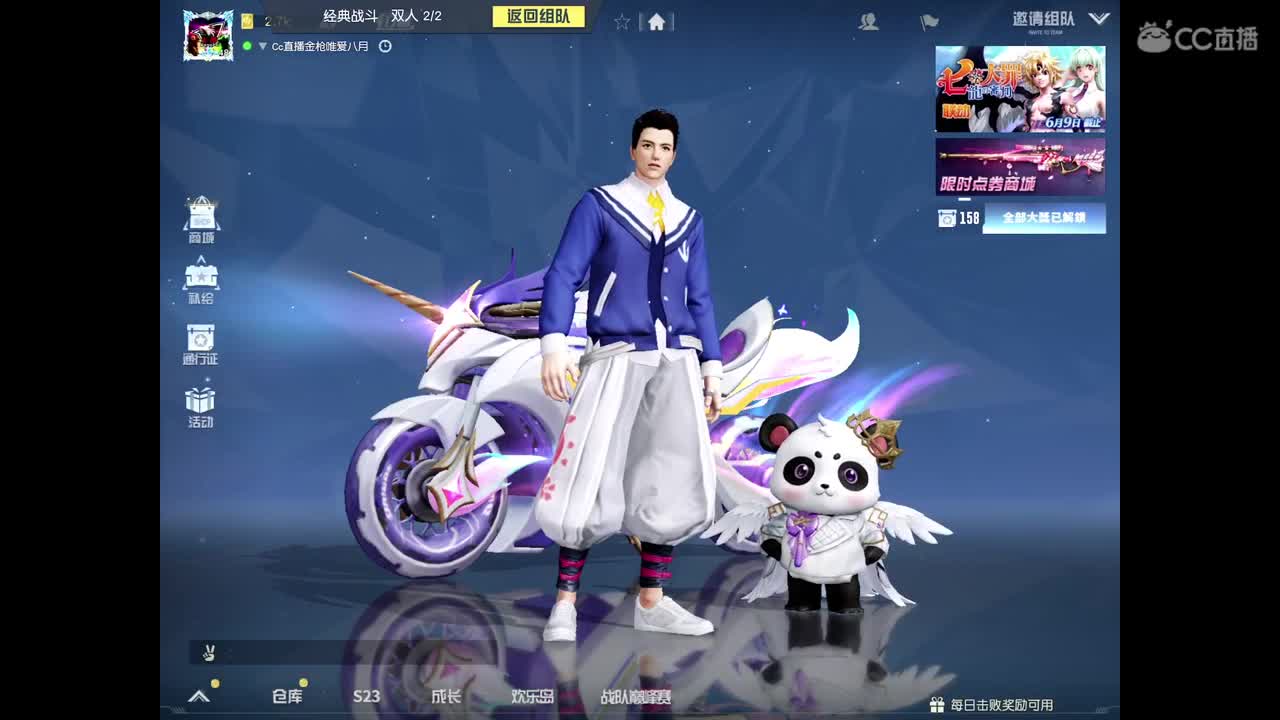
Task: Click the Home lobby icon
Action: pos(656,19)
